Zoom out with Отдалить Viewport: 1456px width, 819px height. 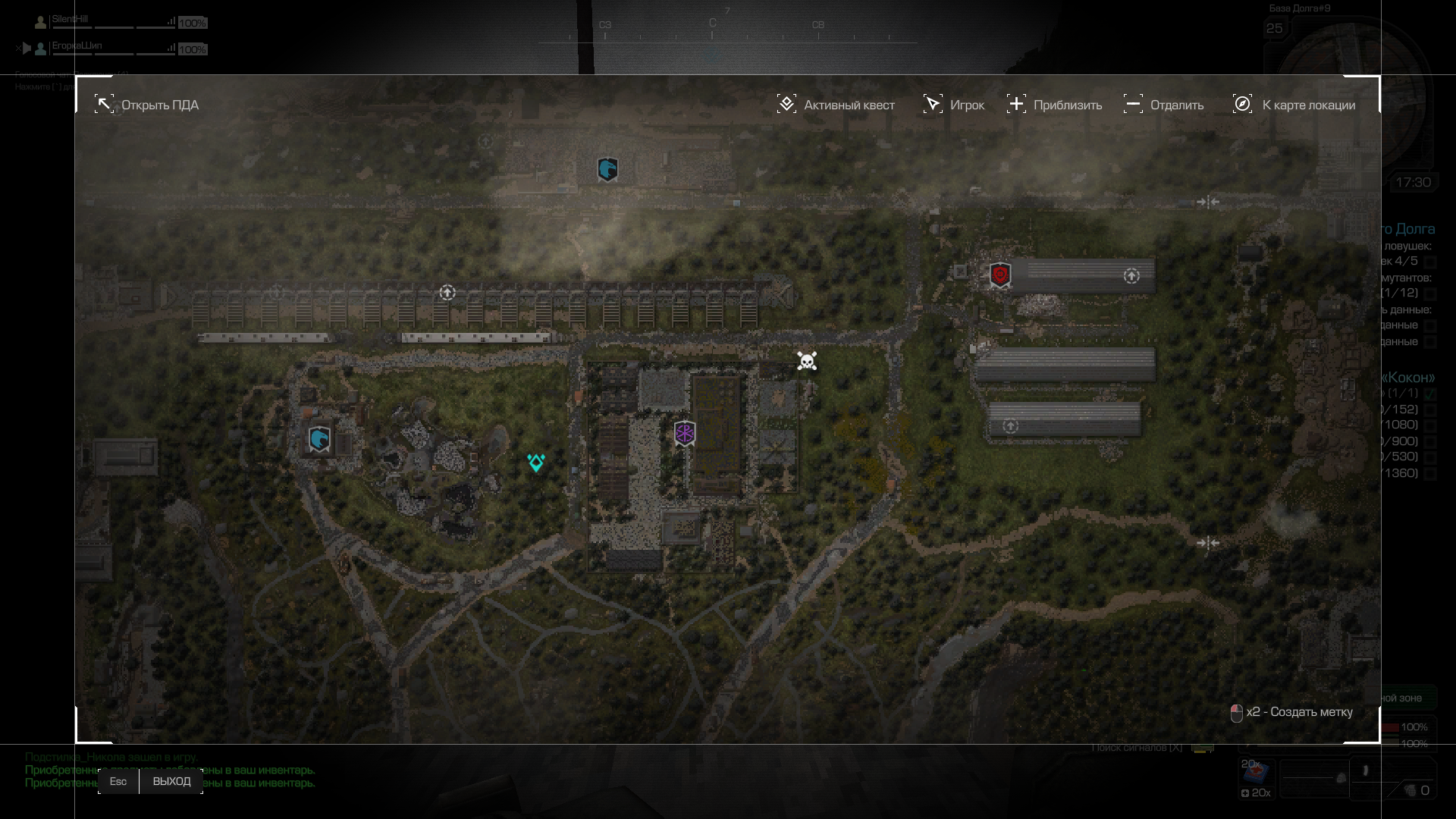[x=1163, y=105]
